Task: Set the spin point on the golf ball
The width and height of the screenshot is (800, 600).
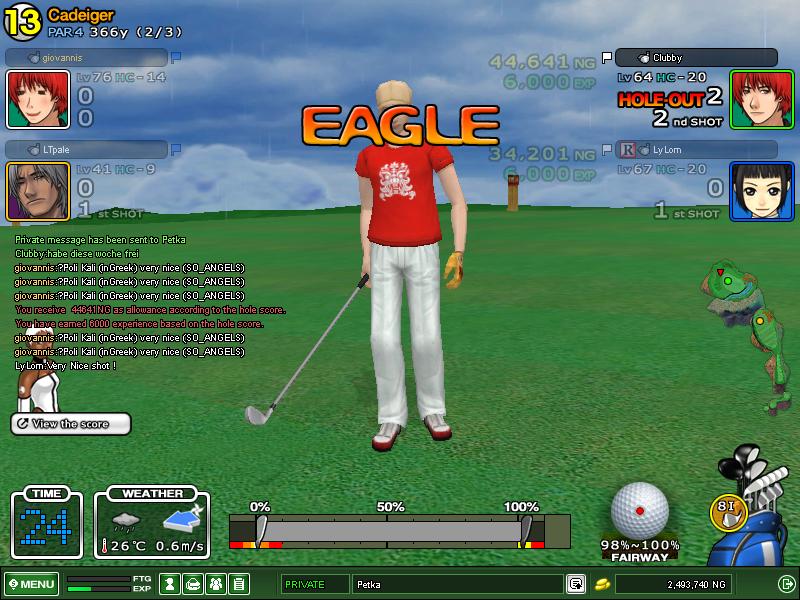Action: tap(639, 510)
